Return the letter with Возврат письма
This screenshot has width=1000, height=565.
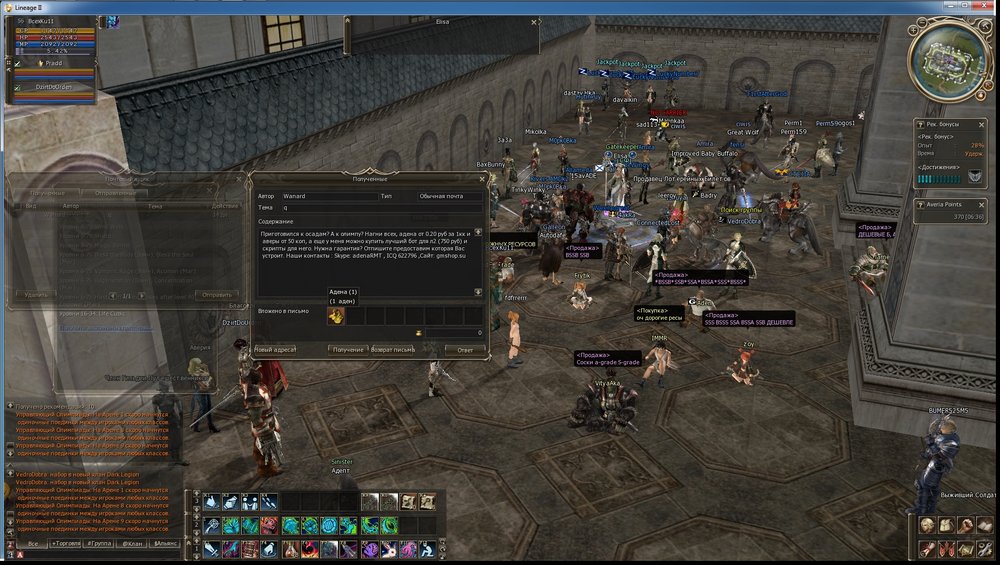pyautogui.click(x=392, y=350)
